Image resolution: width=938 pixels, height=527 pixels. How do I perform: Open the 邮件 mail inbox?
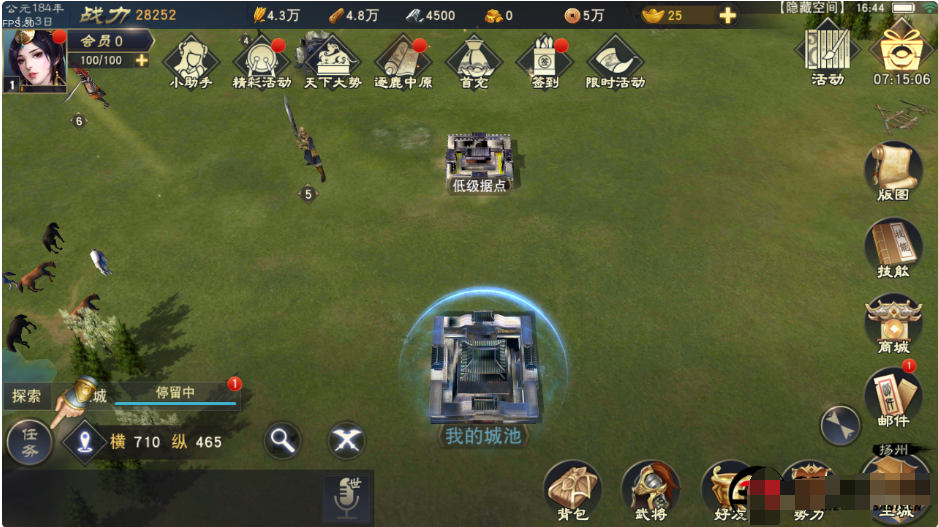[893, 395]
